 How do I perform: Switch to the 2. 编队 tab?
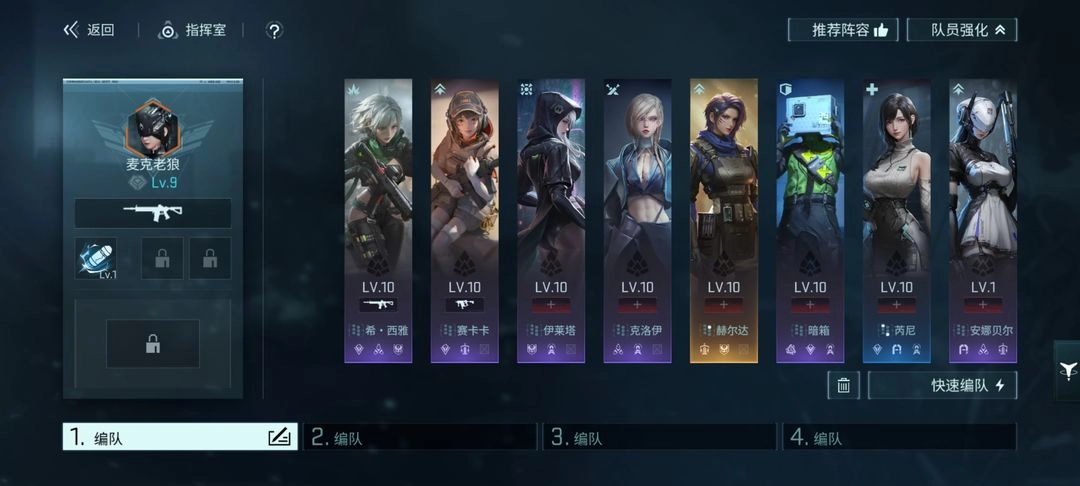(420, 437)
